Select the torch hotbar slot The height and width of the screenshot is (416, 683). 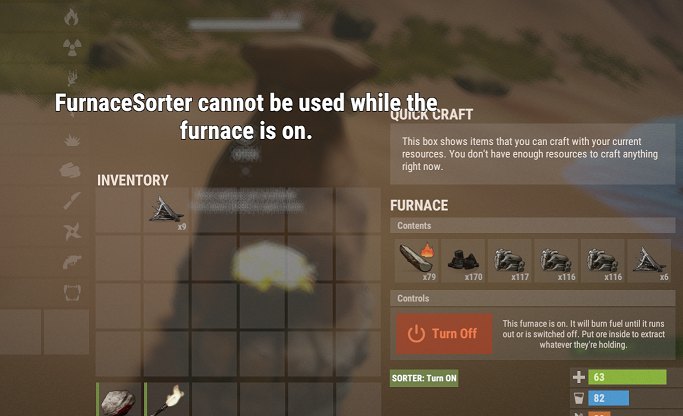(167, 399)
